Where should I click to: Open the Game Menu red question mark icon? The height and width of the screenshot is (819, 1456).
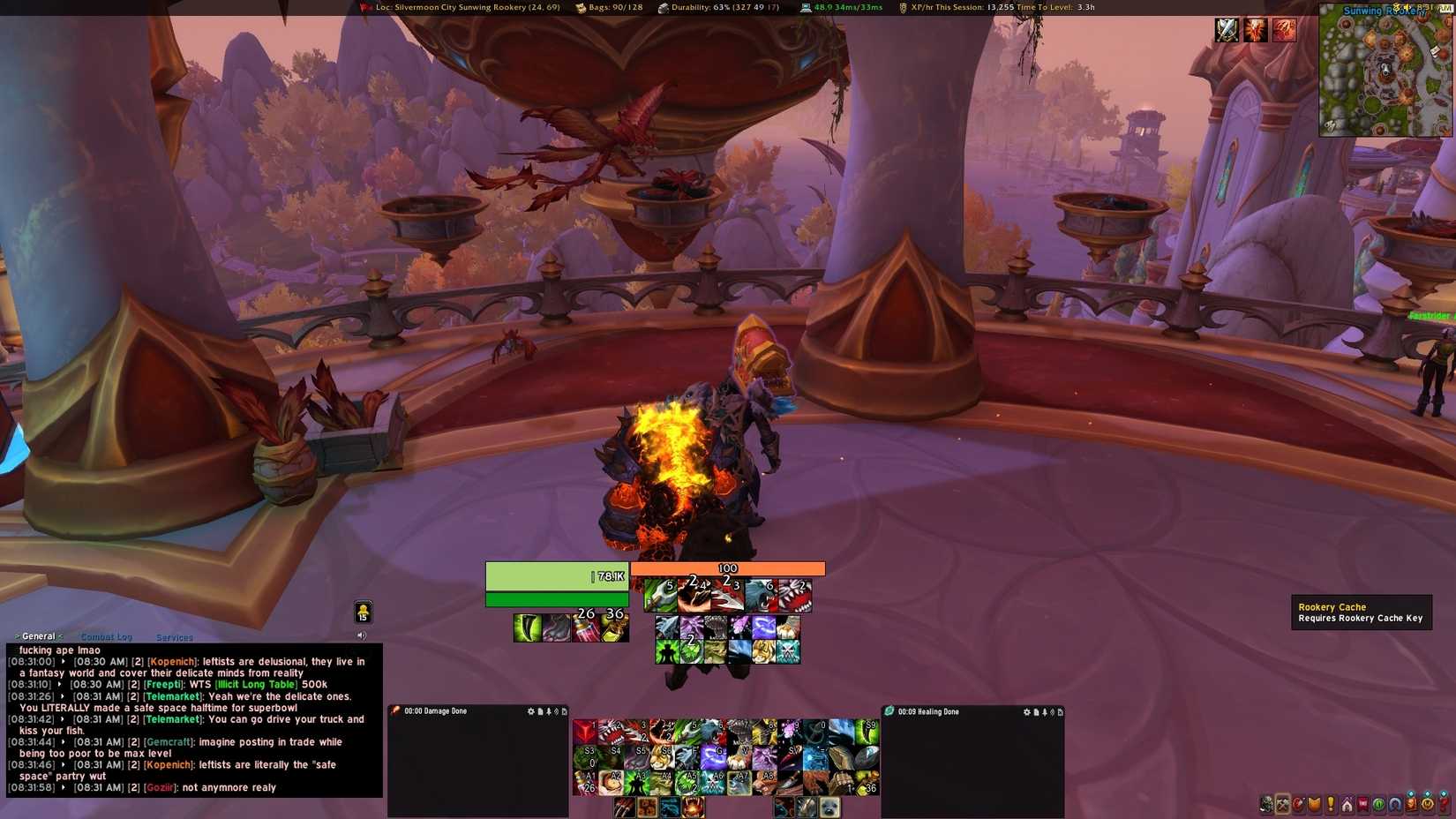[1444, 803]
